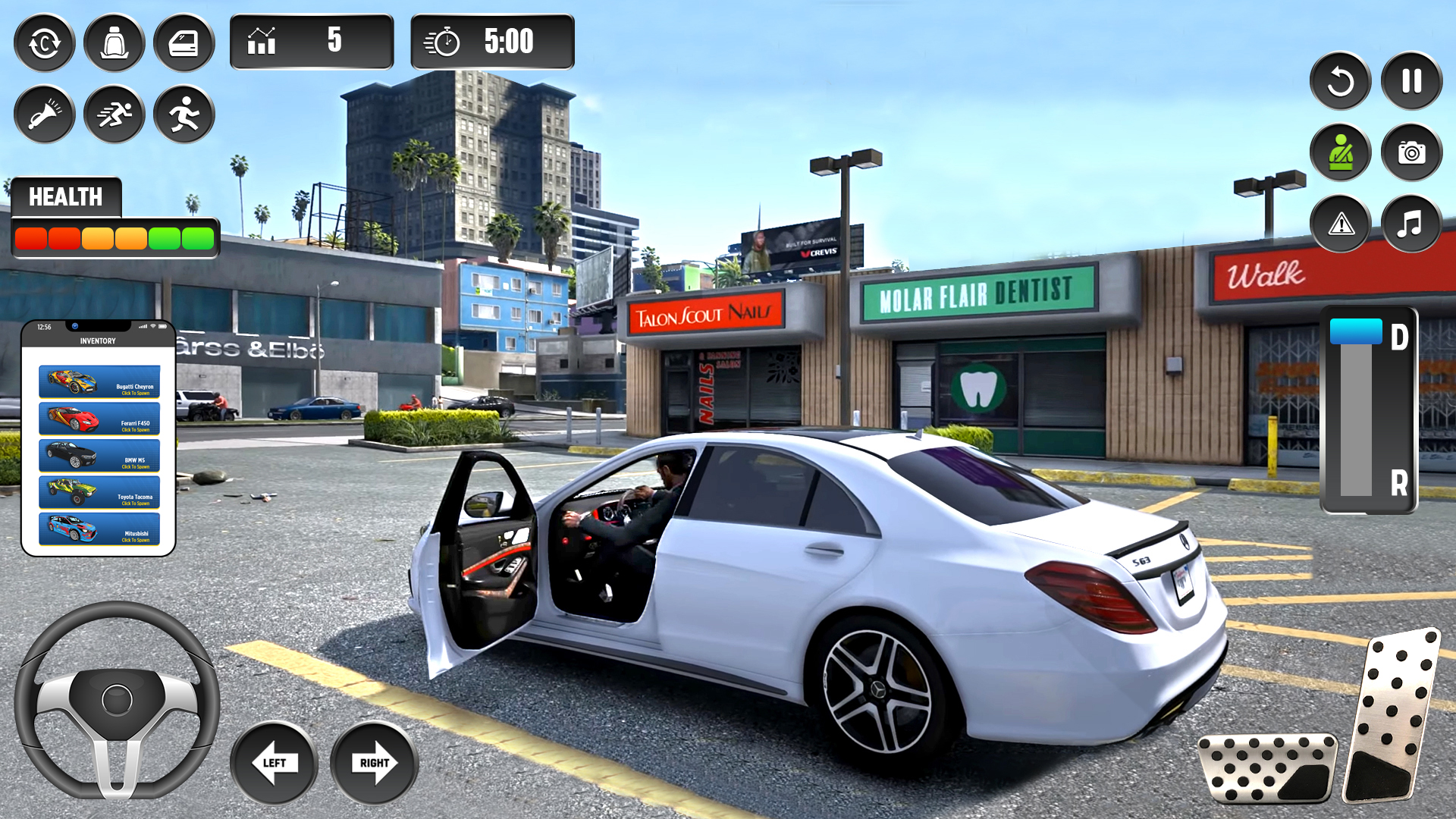This screenshot has height=819, width=1456.
Task: Choose the BMW M5 inventory entry
Action: point(99,456)
